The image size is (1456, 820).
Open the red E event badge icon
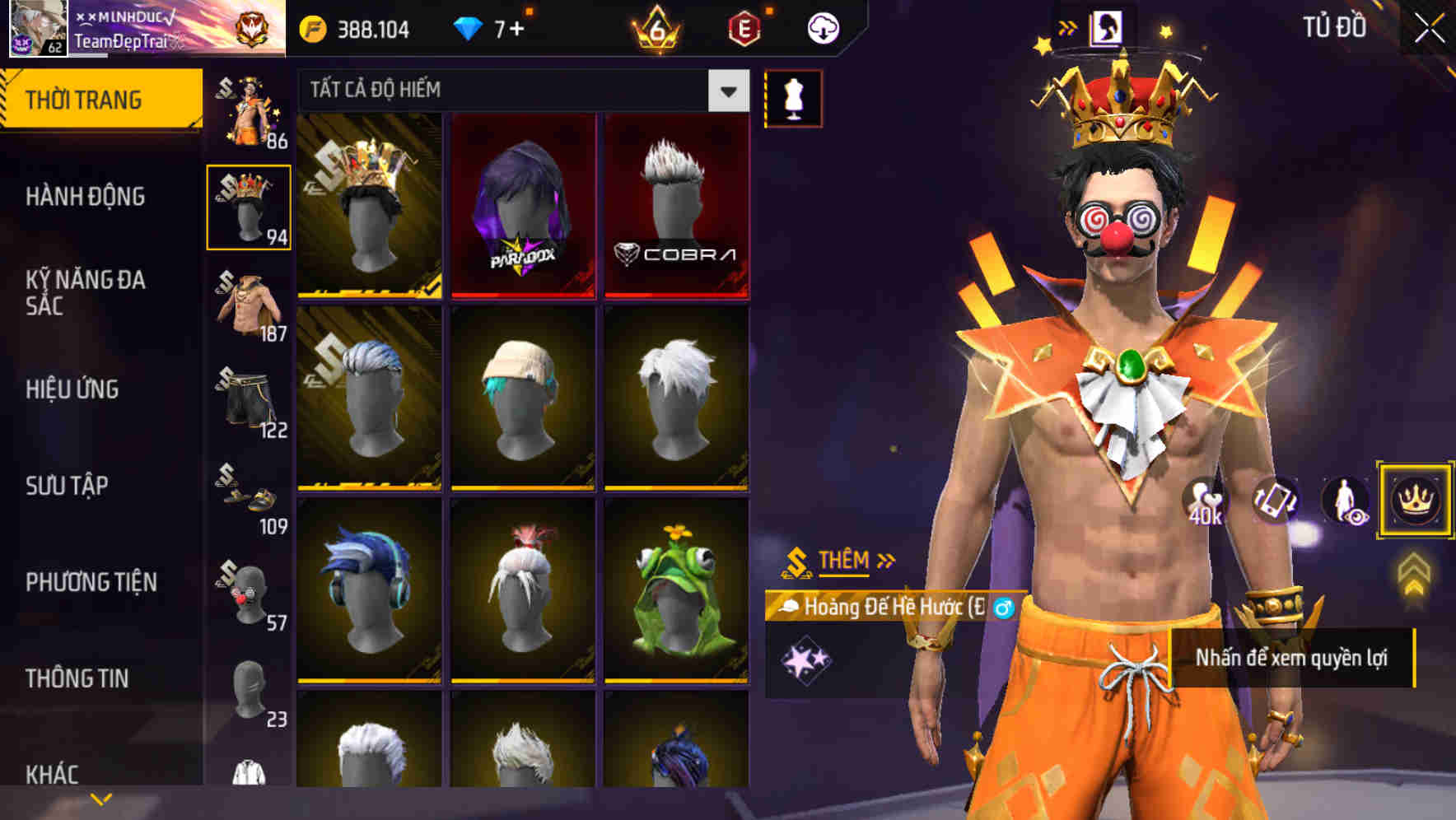click(744, 26)
